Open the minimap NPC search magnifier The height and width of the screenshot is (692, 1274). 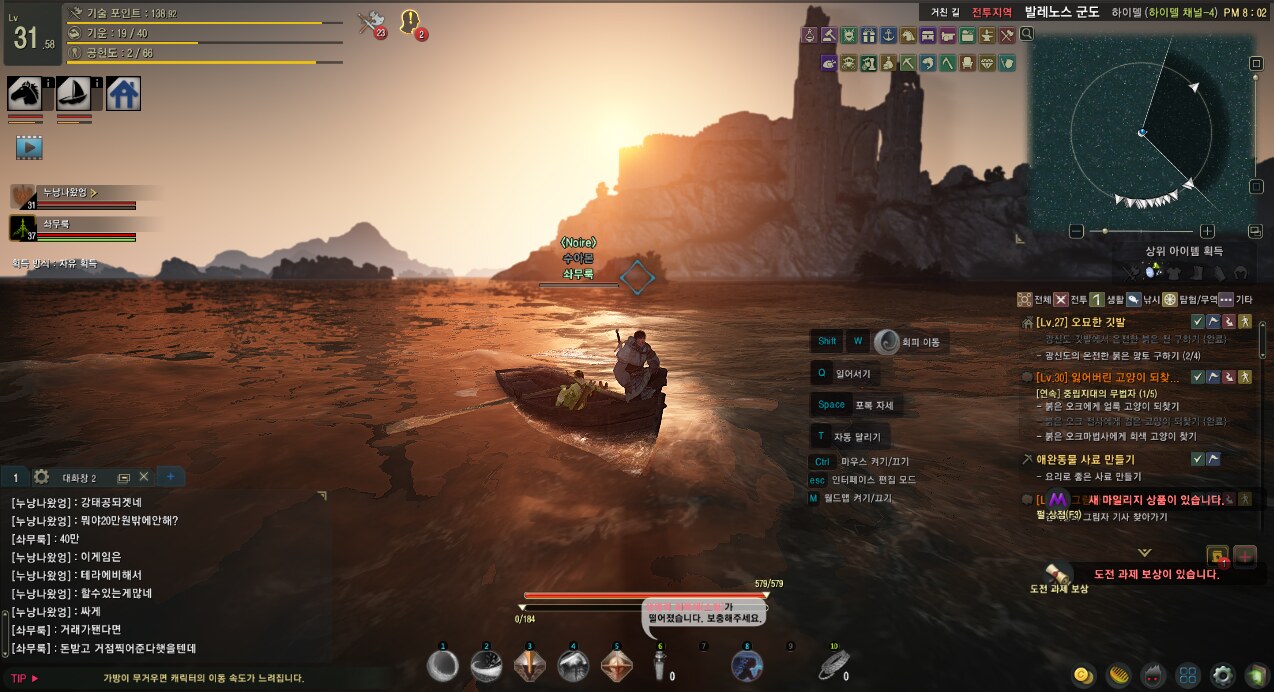tap(1027, 35)
